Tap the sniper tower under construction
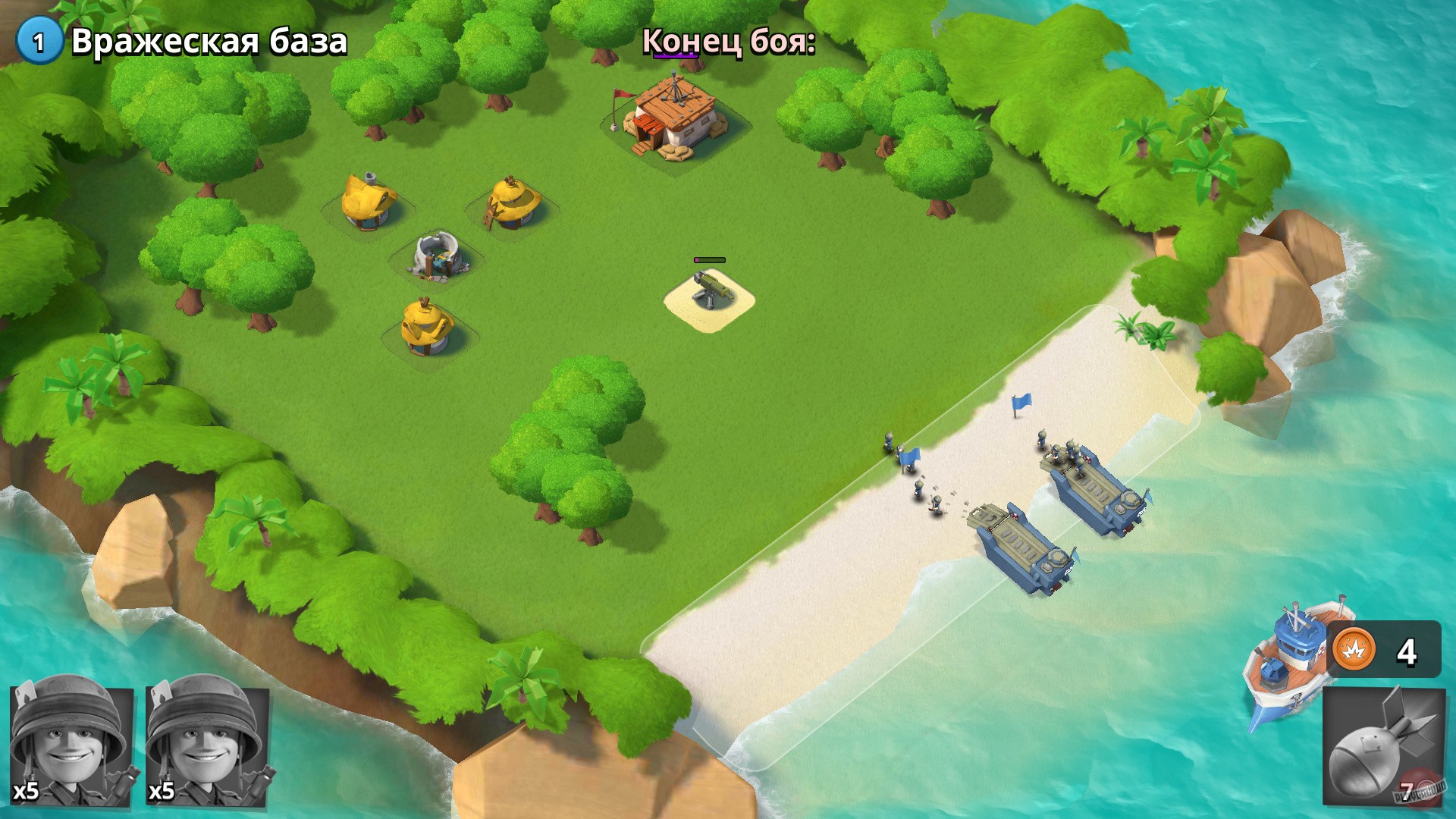The height and width of the screenshot is (819, 1456). tap(438, 254)
